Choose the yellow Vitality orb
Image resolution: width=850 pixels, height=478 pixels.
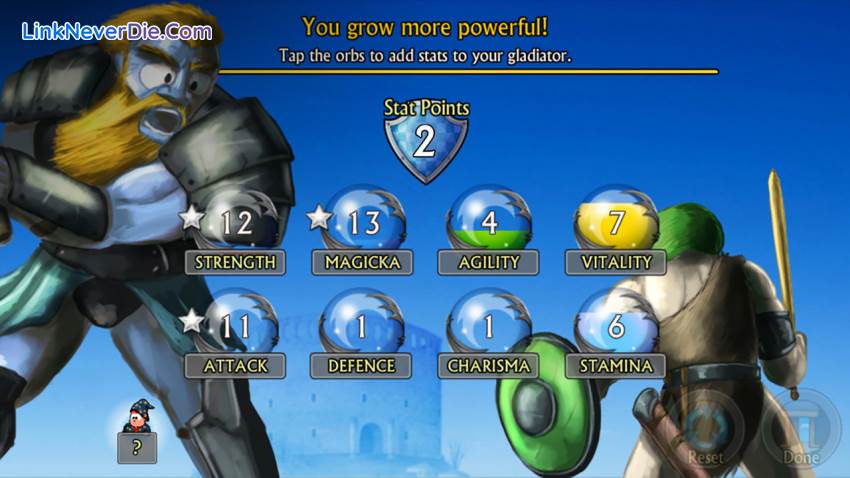[616, 221]
